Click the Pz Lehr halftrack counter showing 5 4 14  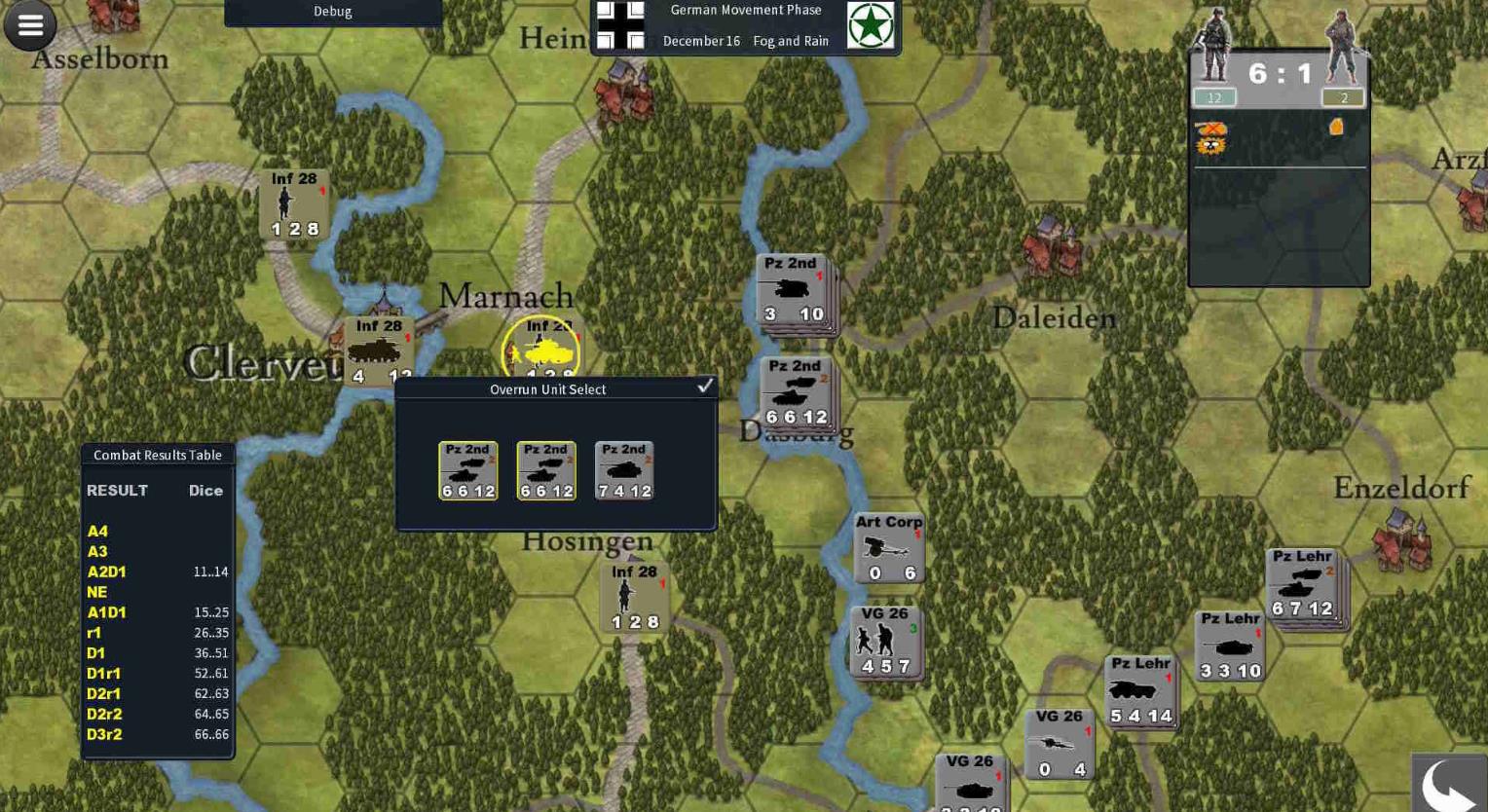coord(1139,692)
